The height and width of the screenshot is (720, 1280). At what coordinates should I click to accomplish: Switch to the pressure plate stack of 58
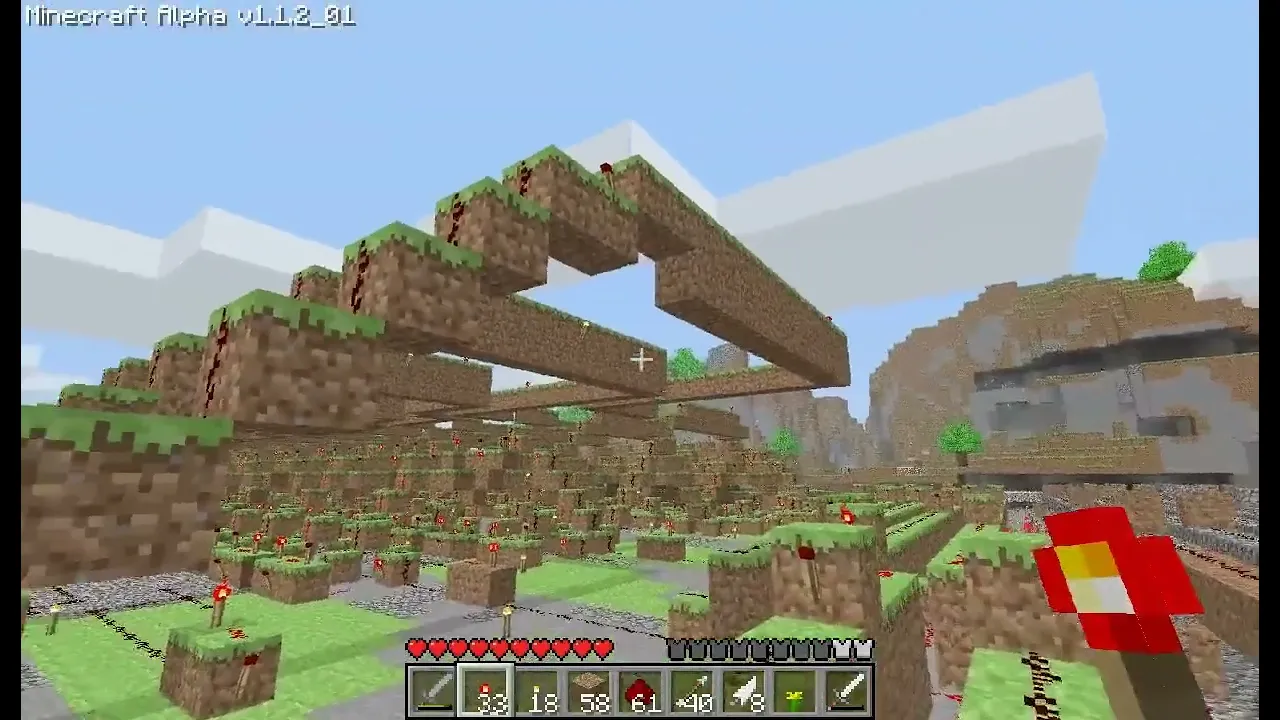coord(587,690)
